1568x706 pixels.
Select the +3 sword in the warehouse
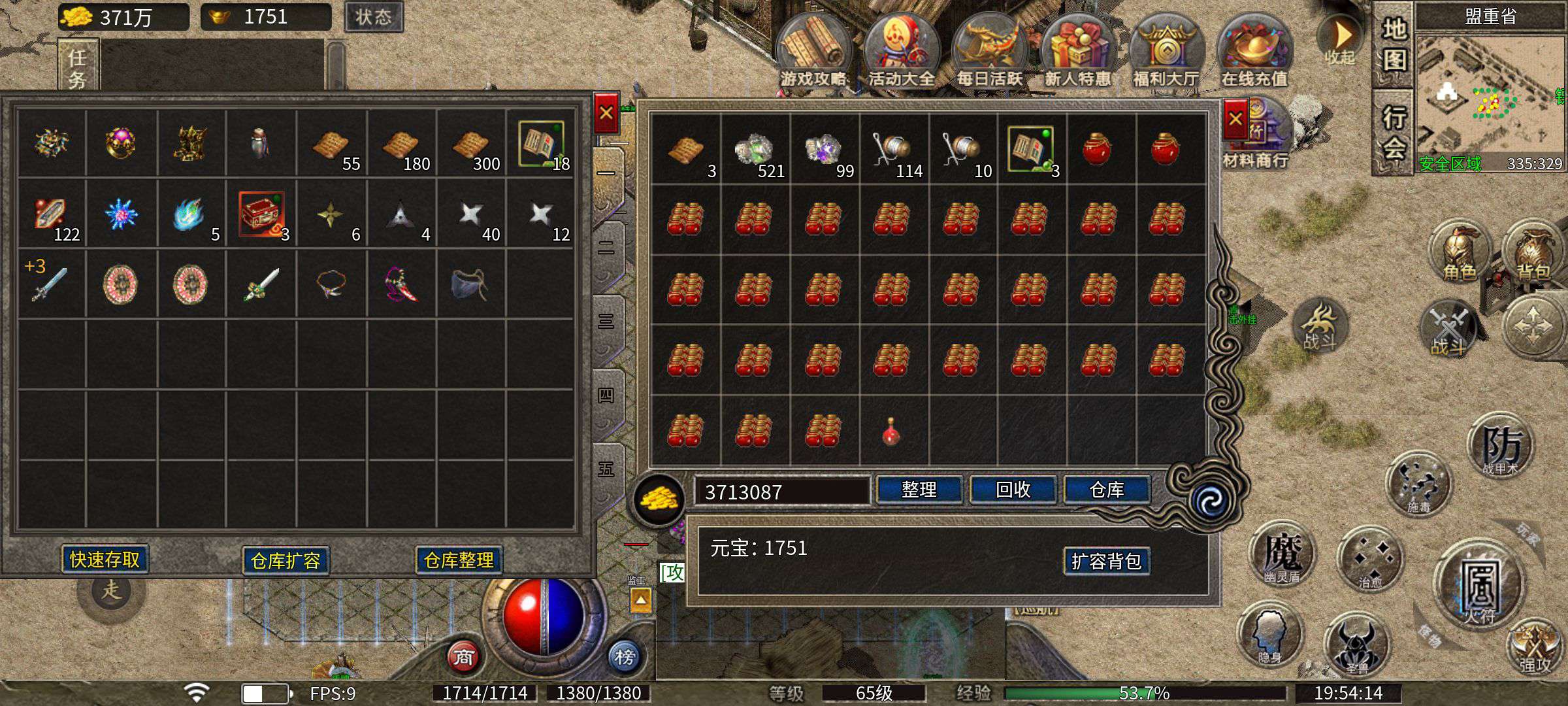(50, 284)
